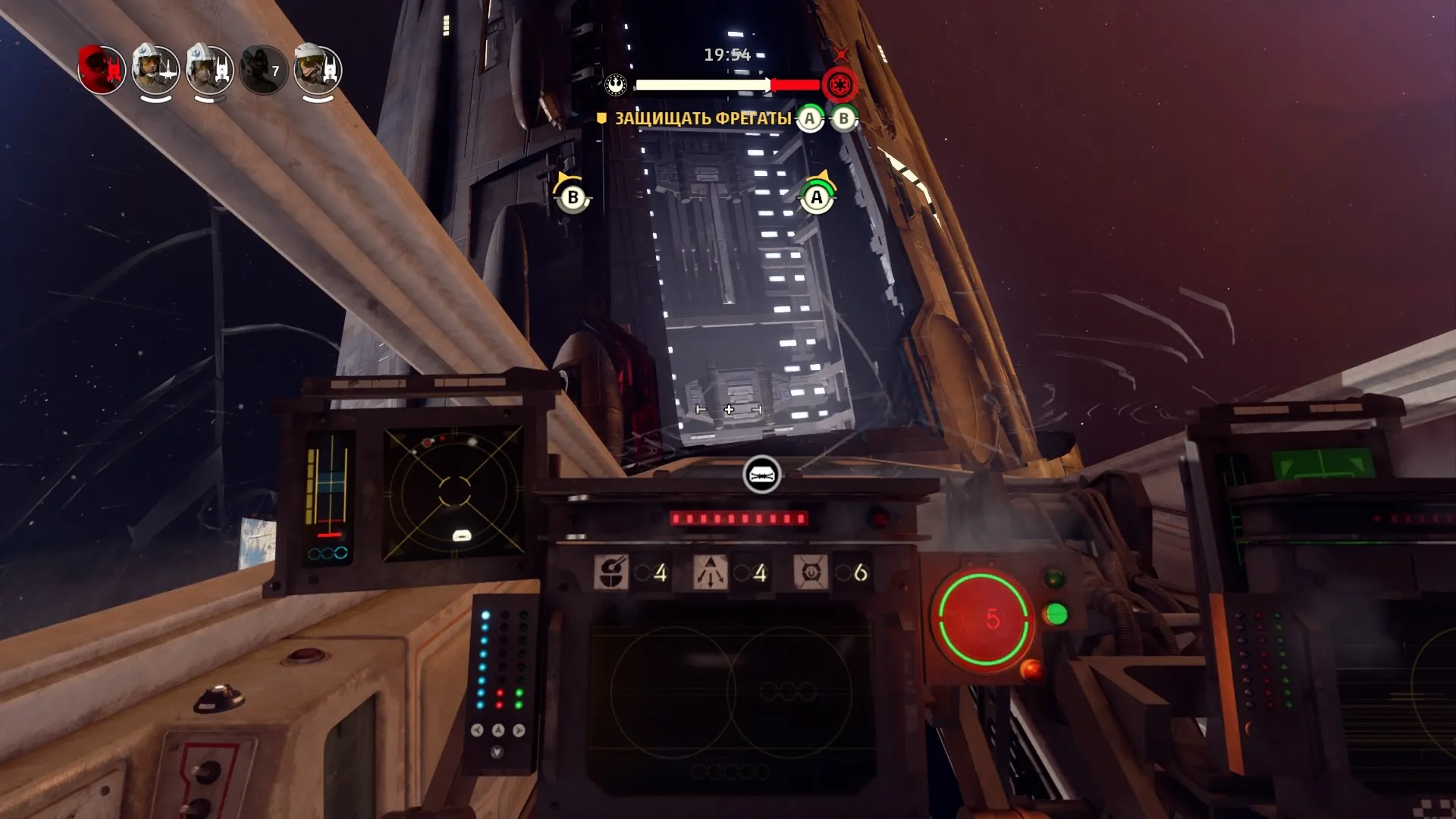Click the B badge beside the objective text
Image resolution: width=1456 pixels, height=819 pixels.
pos(843,119)
